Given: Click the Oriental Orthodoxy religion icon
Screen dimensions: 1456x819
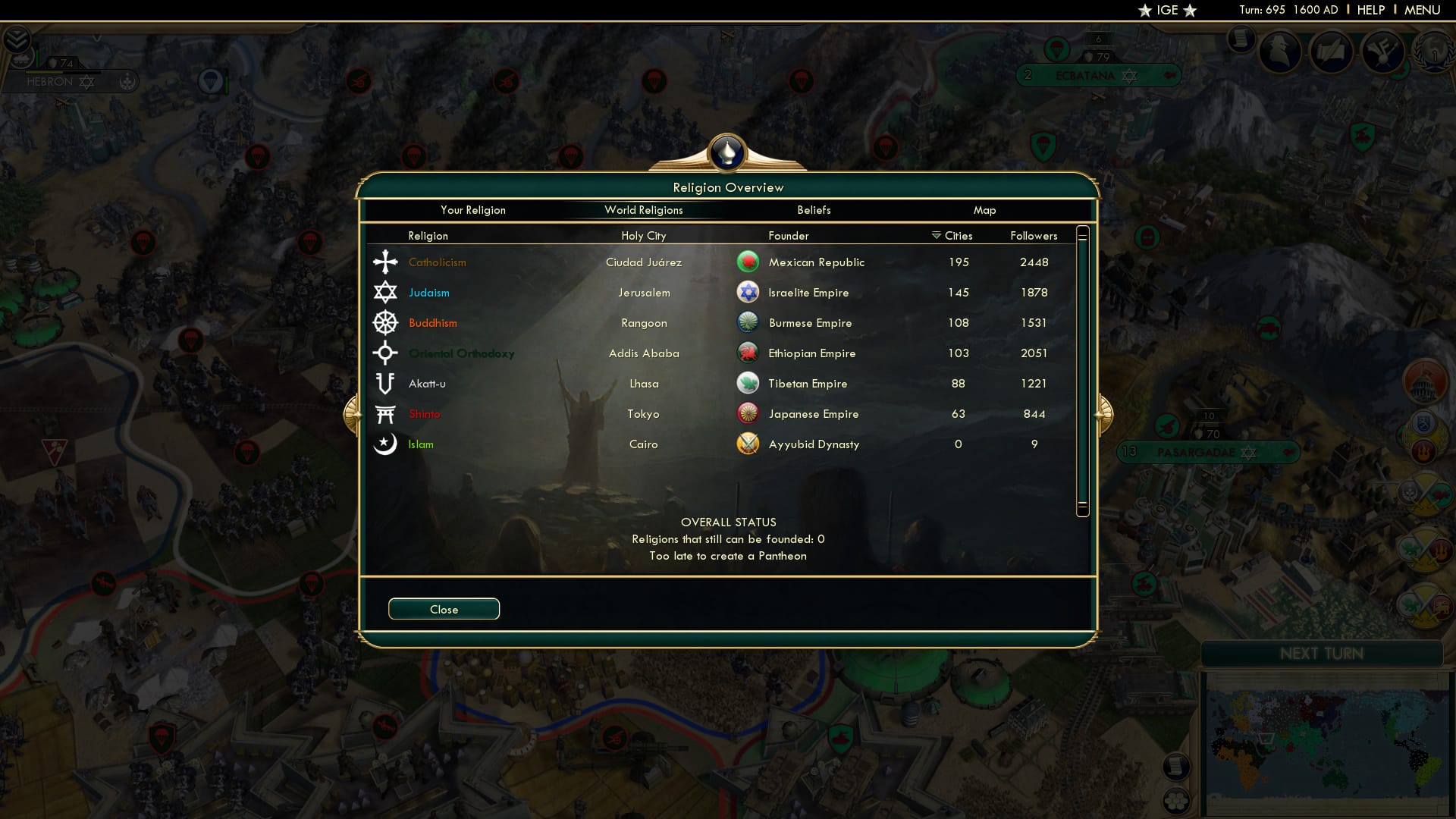Looking at the screenshot, I should click(386, 353).
